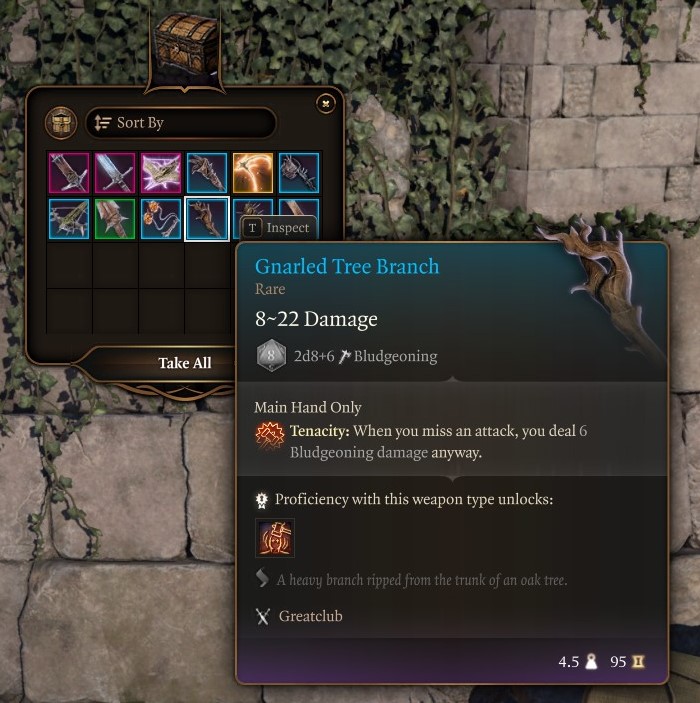Image resolution: width=700 pixels, height=703 pixels.
Task: Select the highlighted Gnarled Tree Branch slot
Action: 207,219
